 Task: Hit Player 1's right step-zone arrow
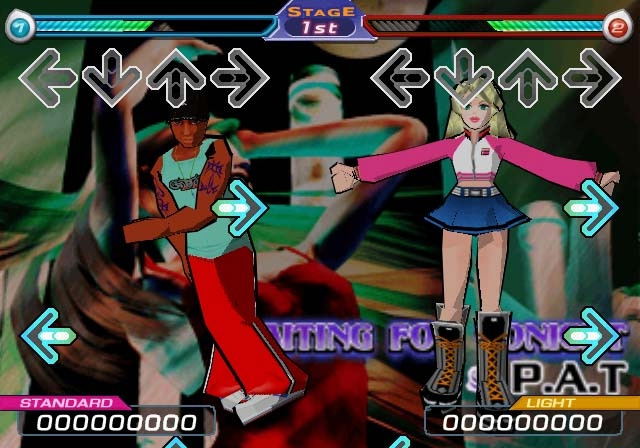tap(239, 75)
